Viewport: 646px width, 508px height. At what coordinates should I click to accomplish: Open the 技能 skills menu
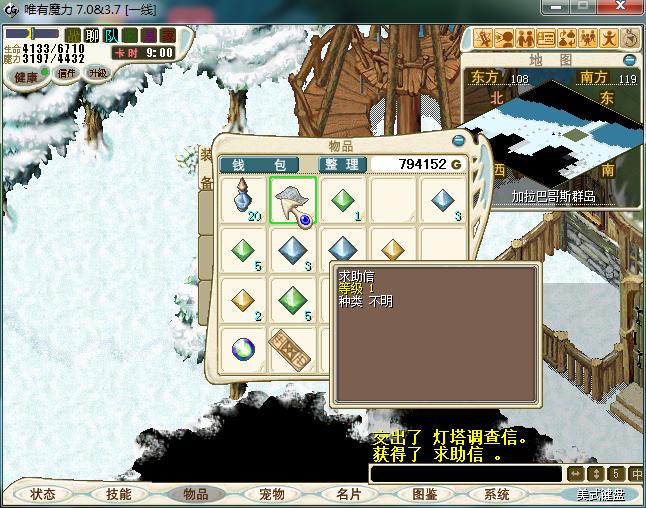119,494
